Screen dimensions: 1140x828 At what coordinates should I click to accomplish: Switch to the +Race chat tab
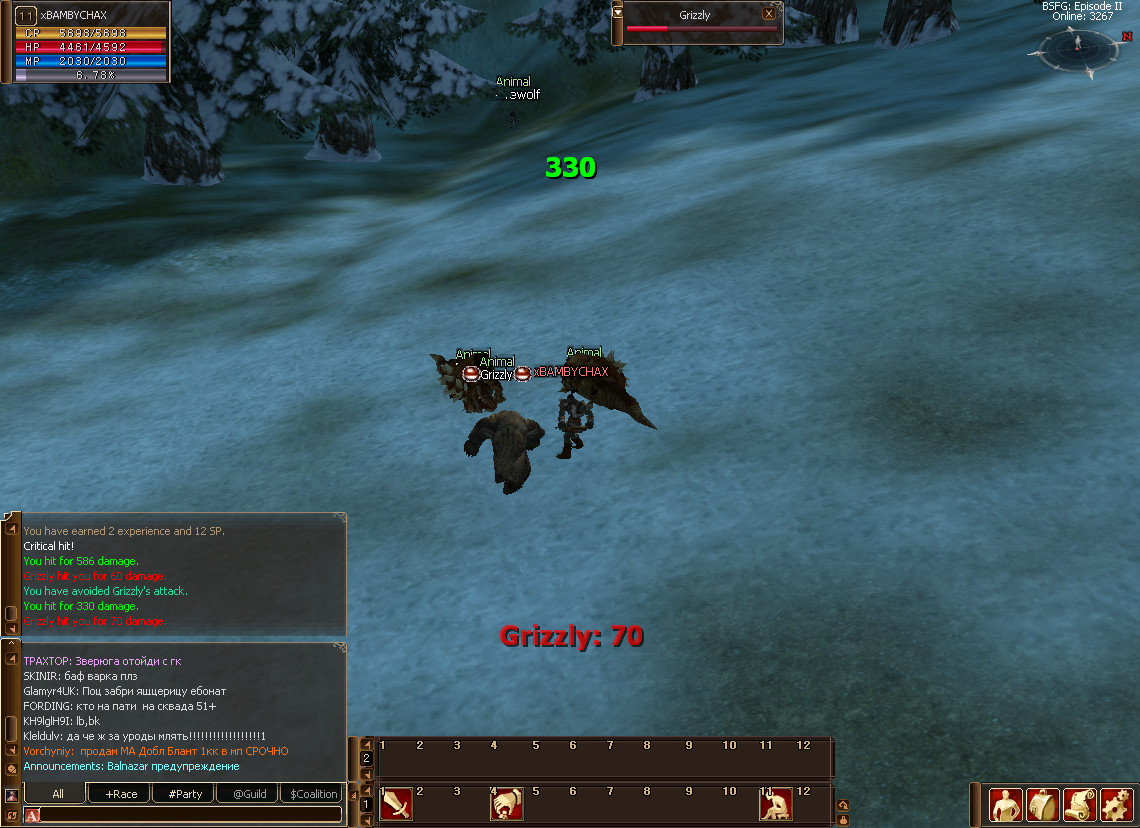click(120, 794)
